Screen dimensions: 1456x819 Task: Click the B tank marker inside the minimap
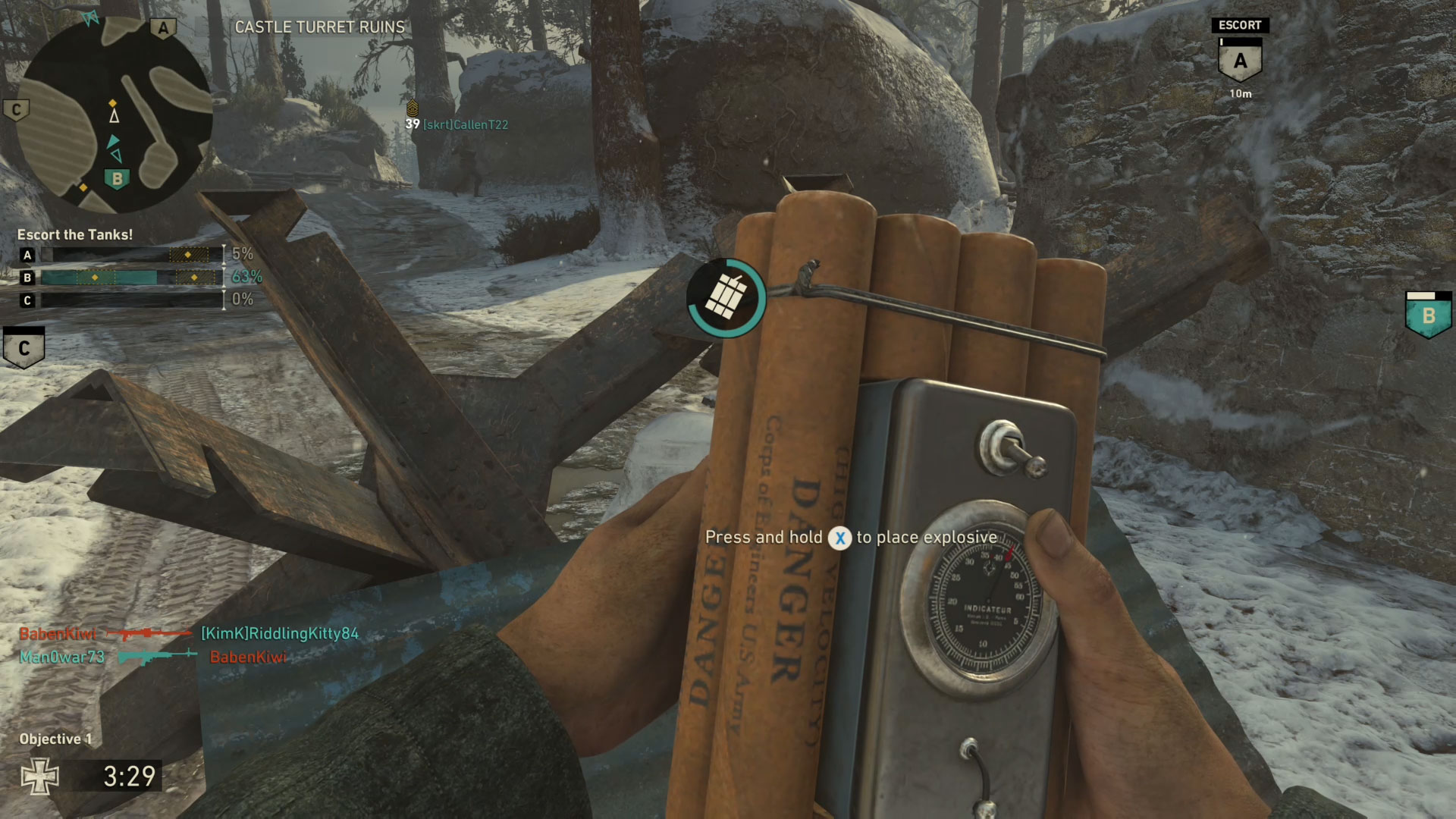[117, 180]
